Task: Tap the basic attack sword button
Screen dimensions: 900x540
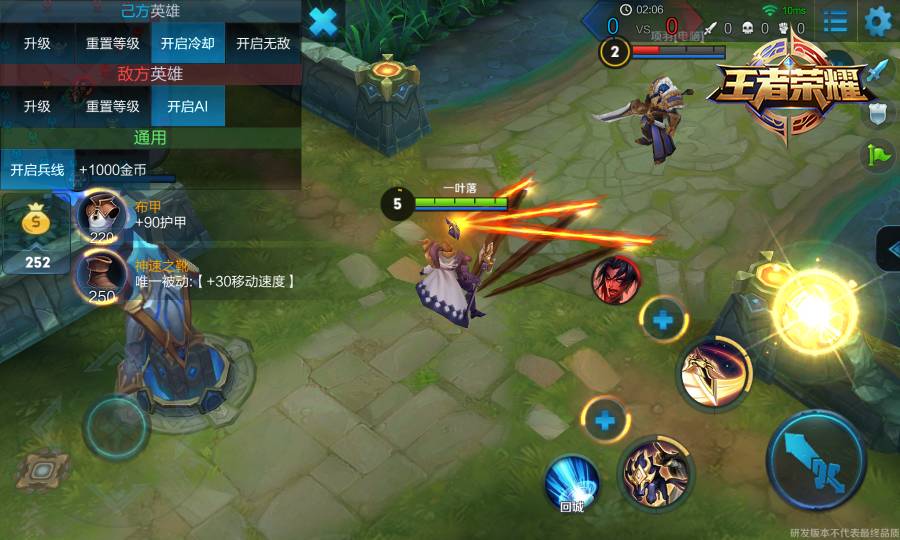Action: 815,460
